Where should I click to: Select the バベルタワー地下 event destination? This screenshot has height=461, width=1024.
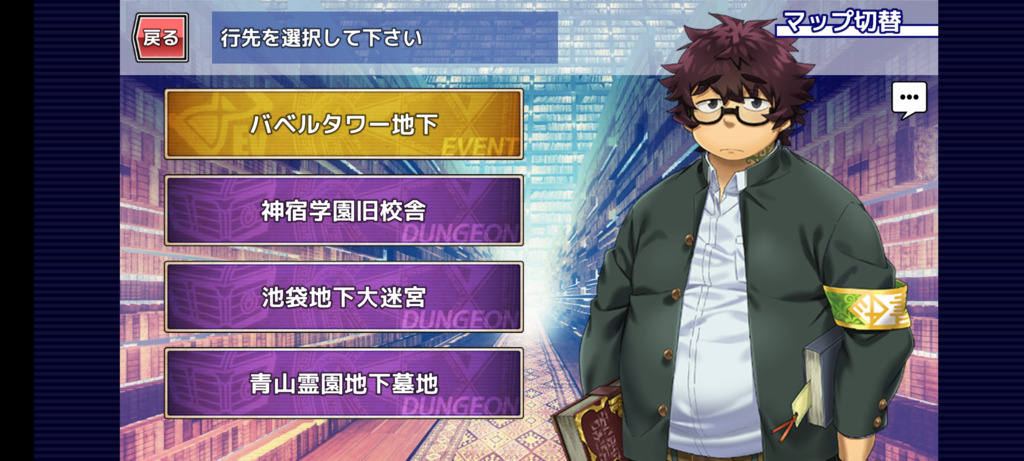(x=344, y=124)
